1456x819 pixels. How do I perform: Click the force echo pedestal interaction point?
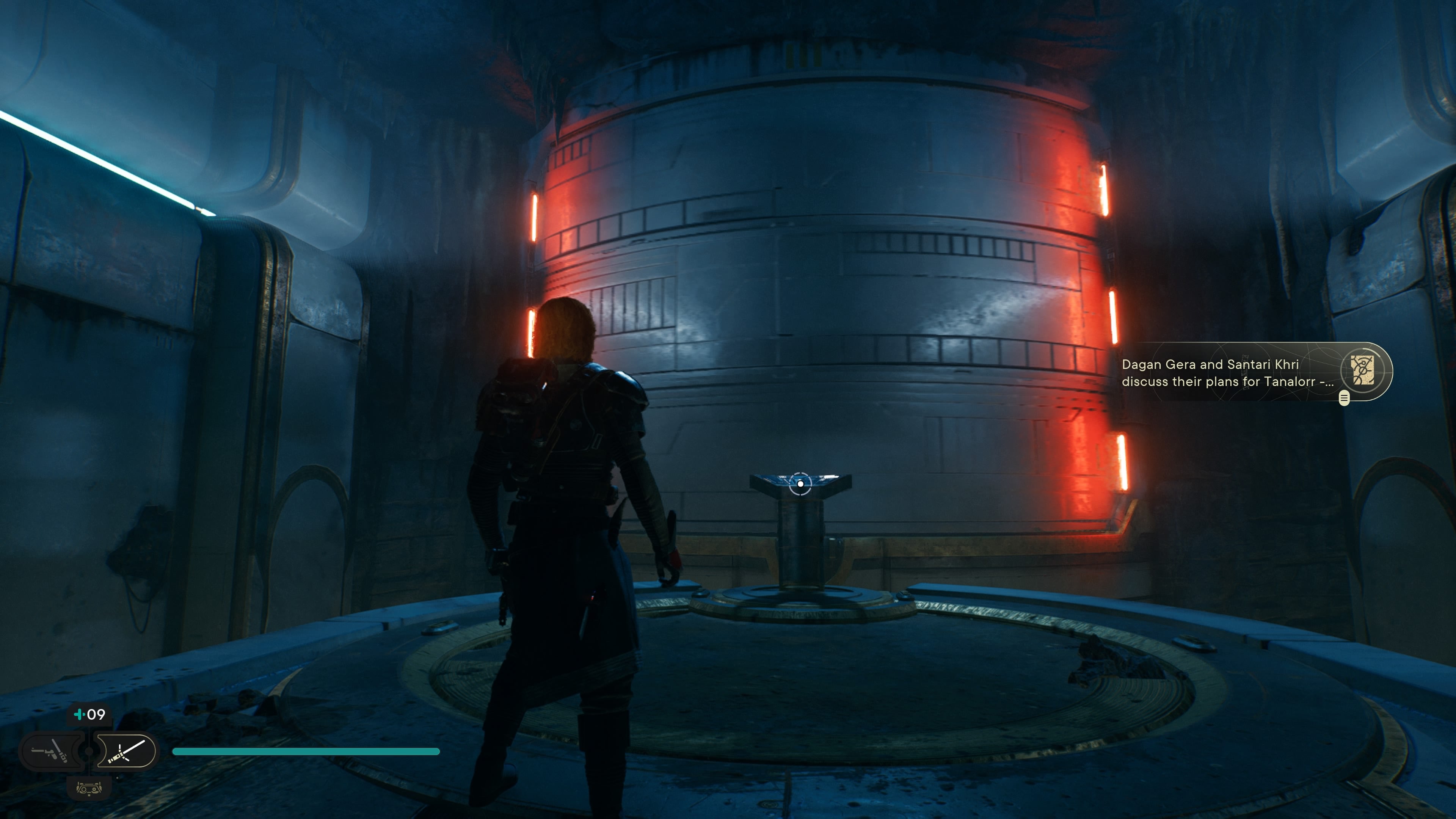800,484
